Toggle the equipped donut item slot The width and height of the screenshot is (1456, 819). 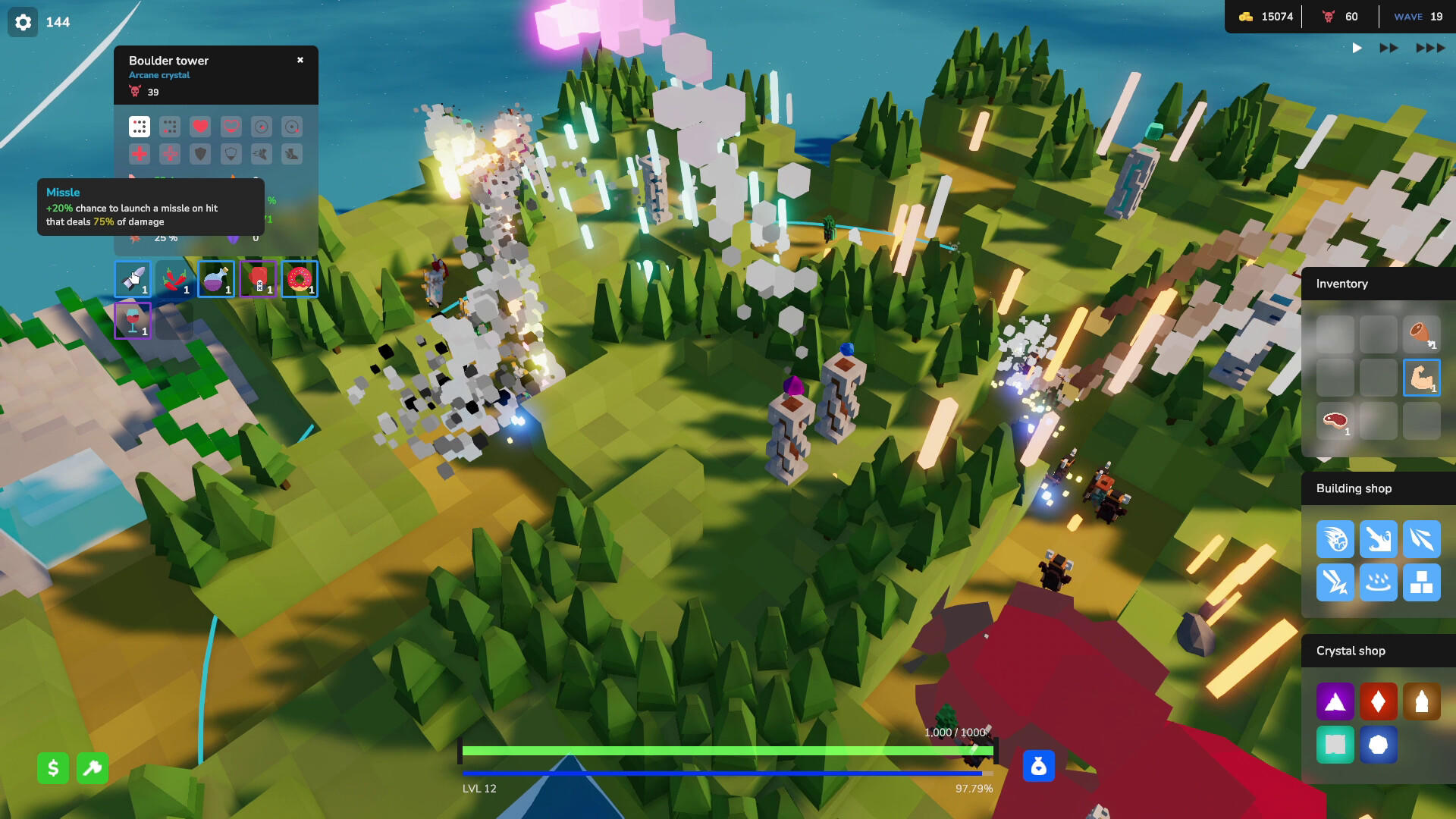299,279
